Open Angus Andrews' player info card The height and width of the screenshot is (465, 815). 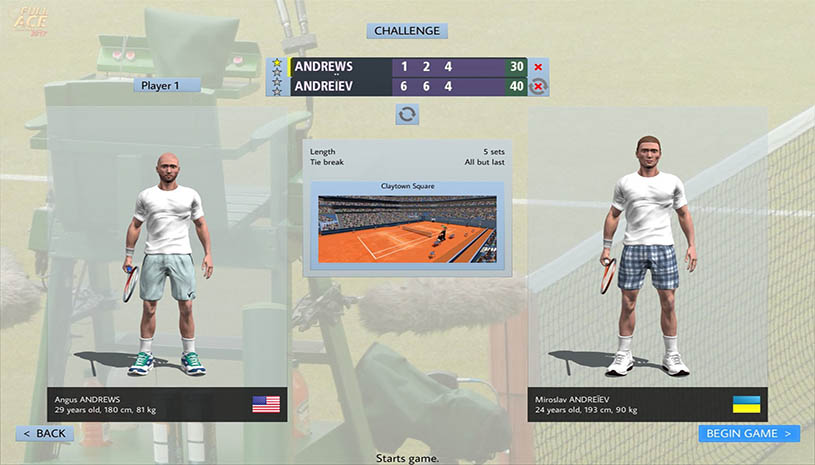[x=168, y=403]
